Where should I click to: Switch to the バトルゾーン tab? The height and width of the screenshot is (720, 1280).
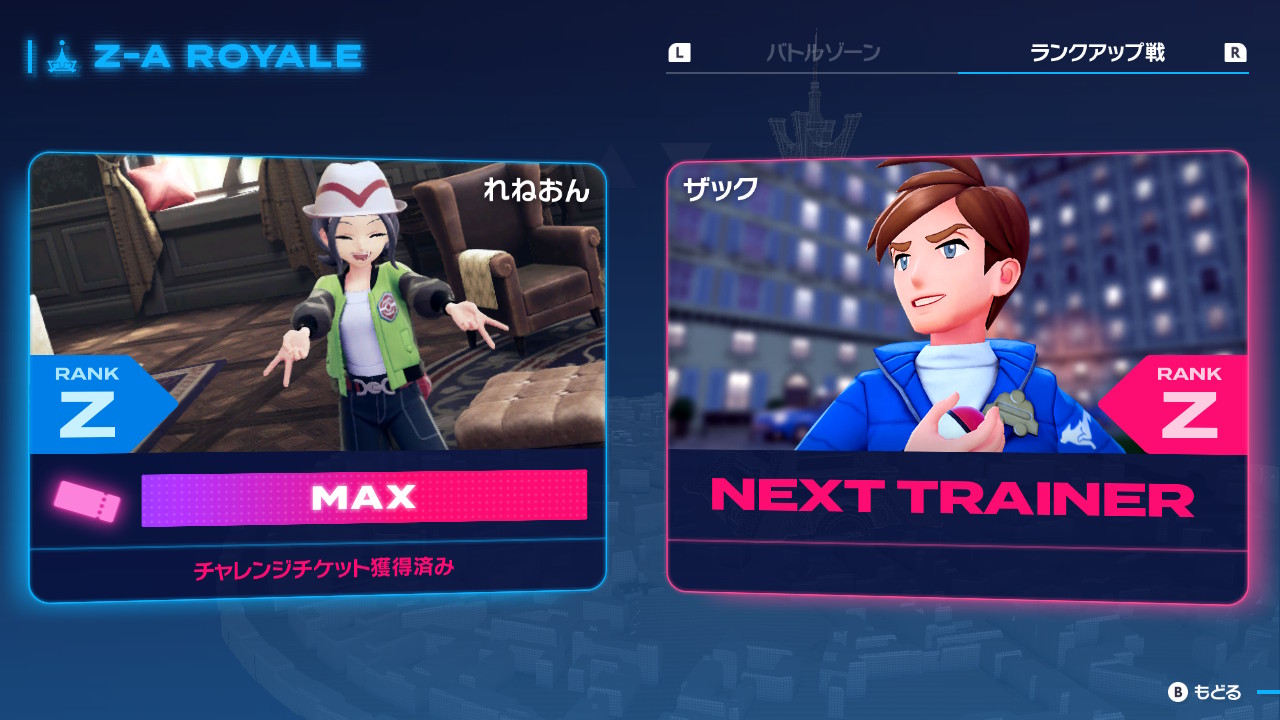click(822, 53)
